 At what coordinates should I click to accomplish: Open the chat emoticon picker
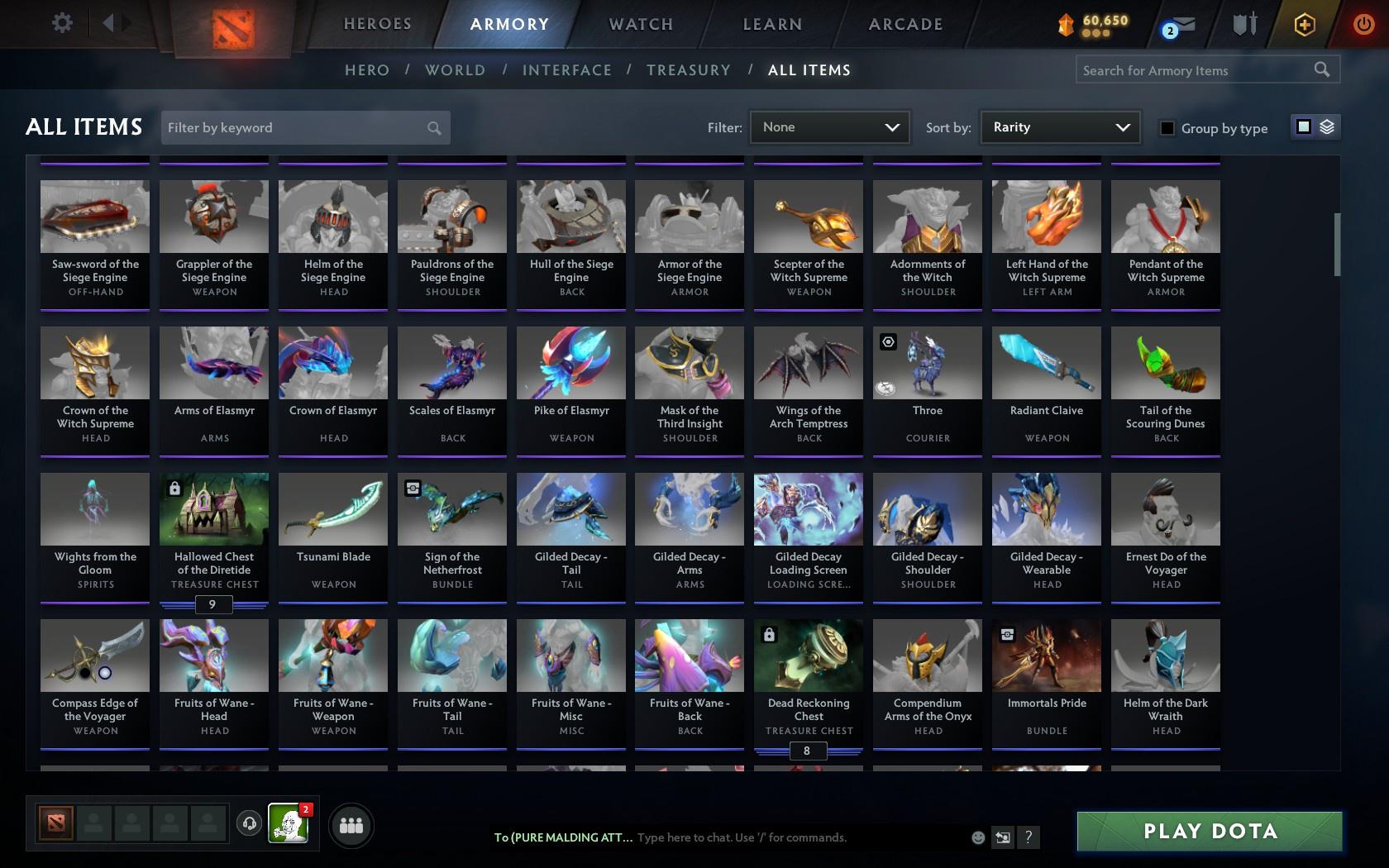978,837
